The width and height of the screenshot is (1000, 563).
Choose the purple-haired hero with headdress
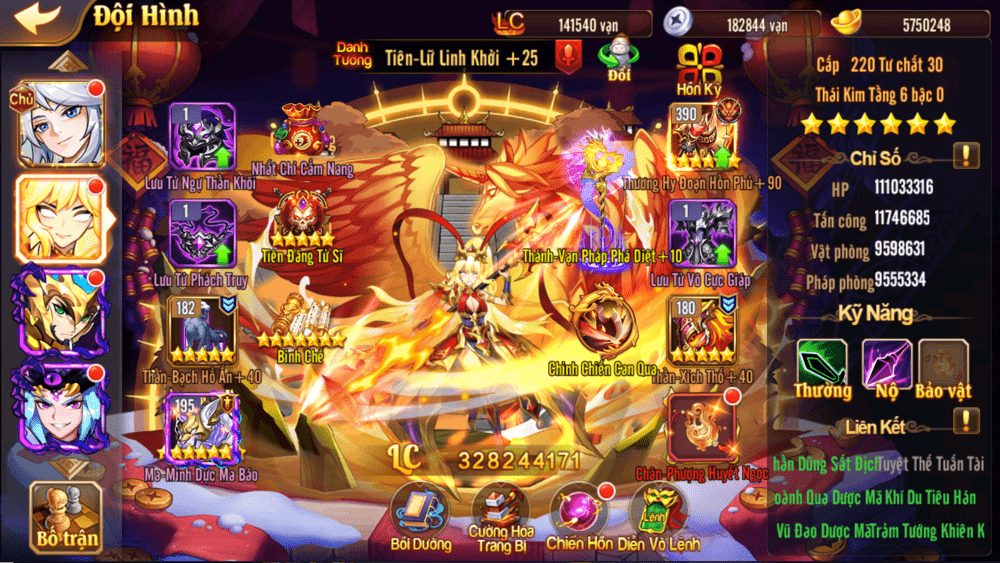tap(58, 405)
